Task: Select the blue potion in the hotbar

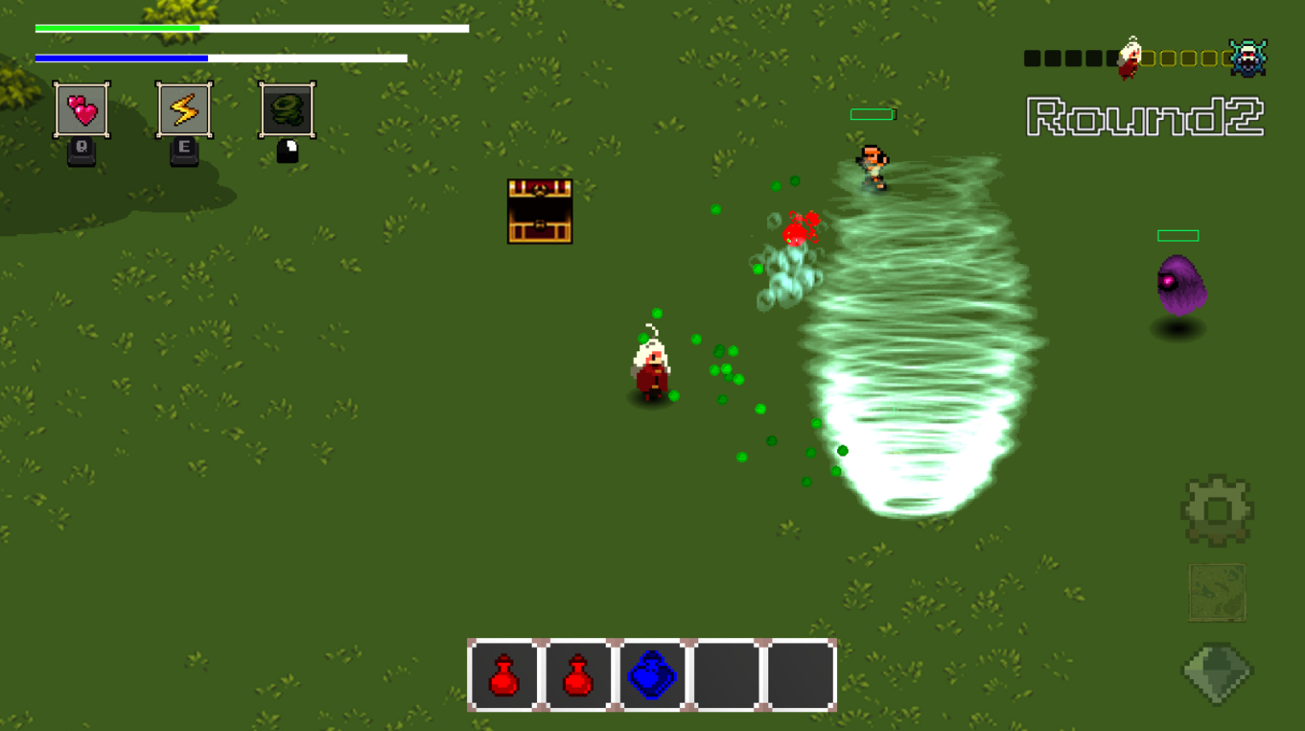Action: pos(653,676)
